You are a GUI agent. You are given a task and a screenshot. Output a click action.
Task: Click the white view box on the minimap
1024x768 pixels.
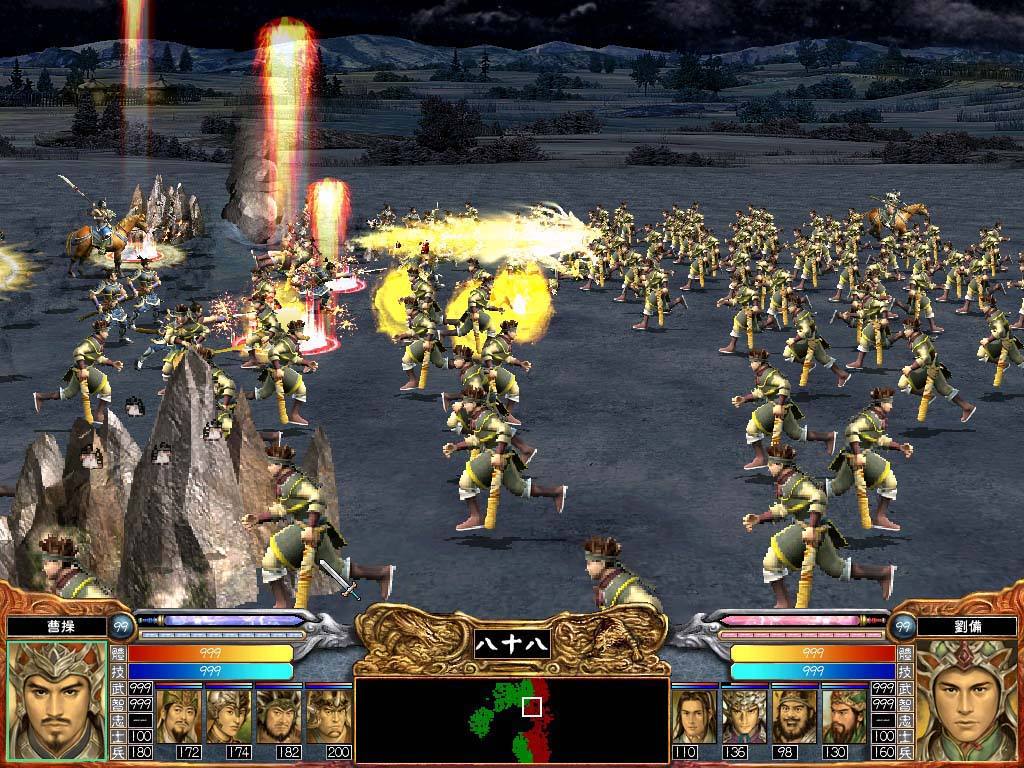pyautogui.click(x=532, y=707)
